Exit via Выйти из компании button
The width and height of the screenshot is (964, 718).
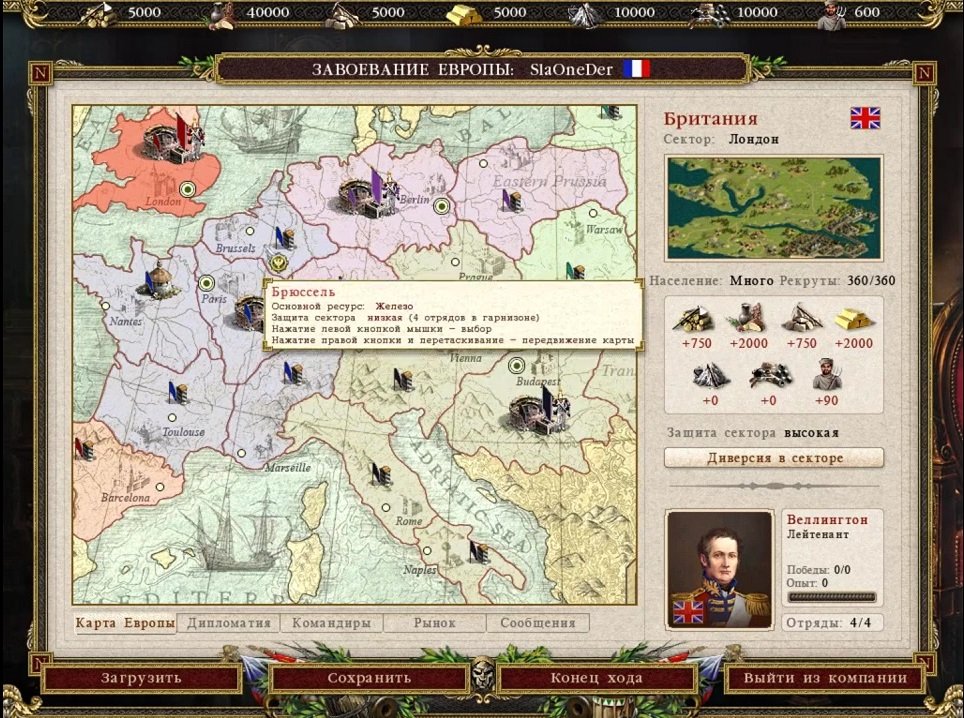(x=825, y=678)
